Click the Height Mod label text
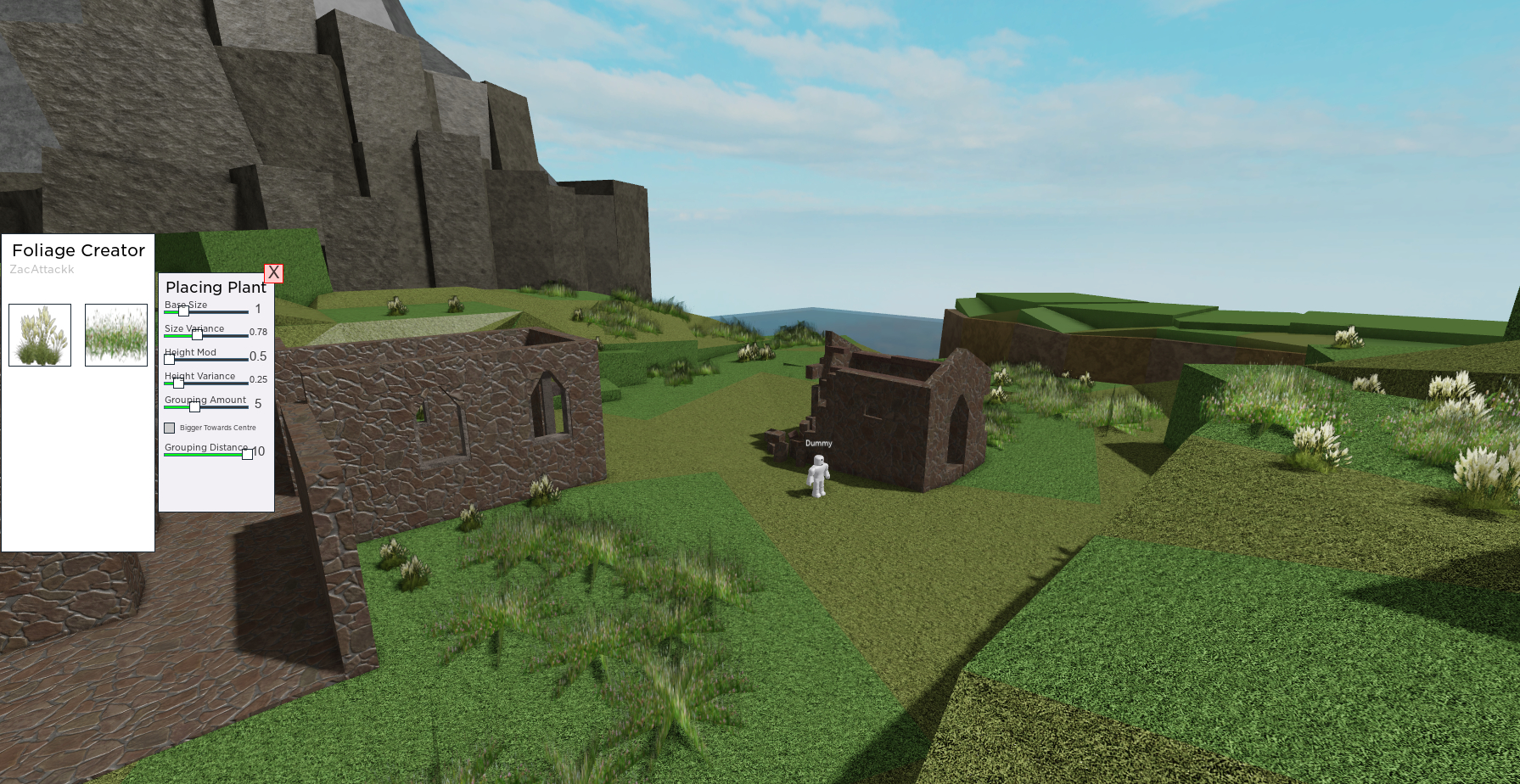The height and width of the screenshot is (784, 1520). point(190,352)
